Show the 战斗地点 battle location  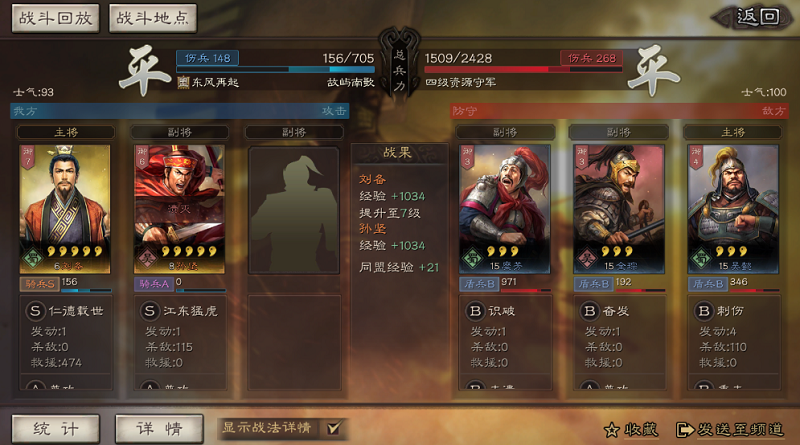[x=152, y=18]
